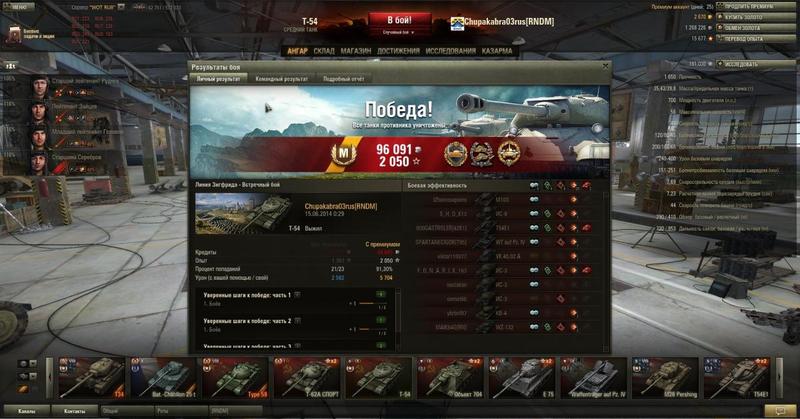Viewport: 800px width, 419px height.
Task: Open the ИССЛЕДОВАНИЯ tab
Action: pyautogui.click(x=449, y=50)
